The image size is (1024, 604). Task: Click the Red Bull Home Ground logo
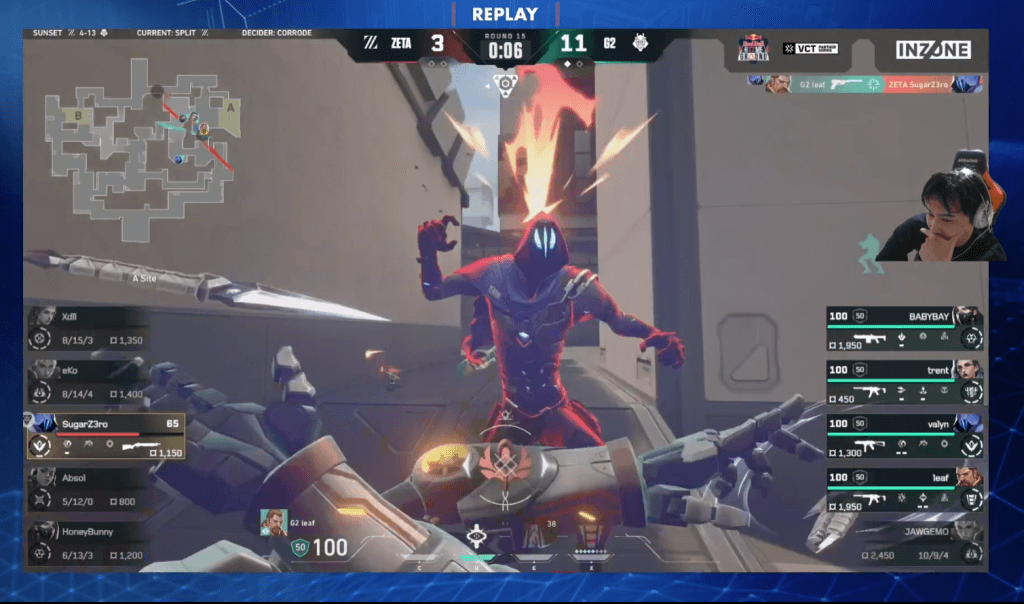753,48
